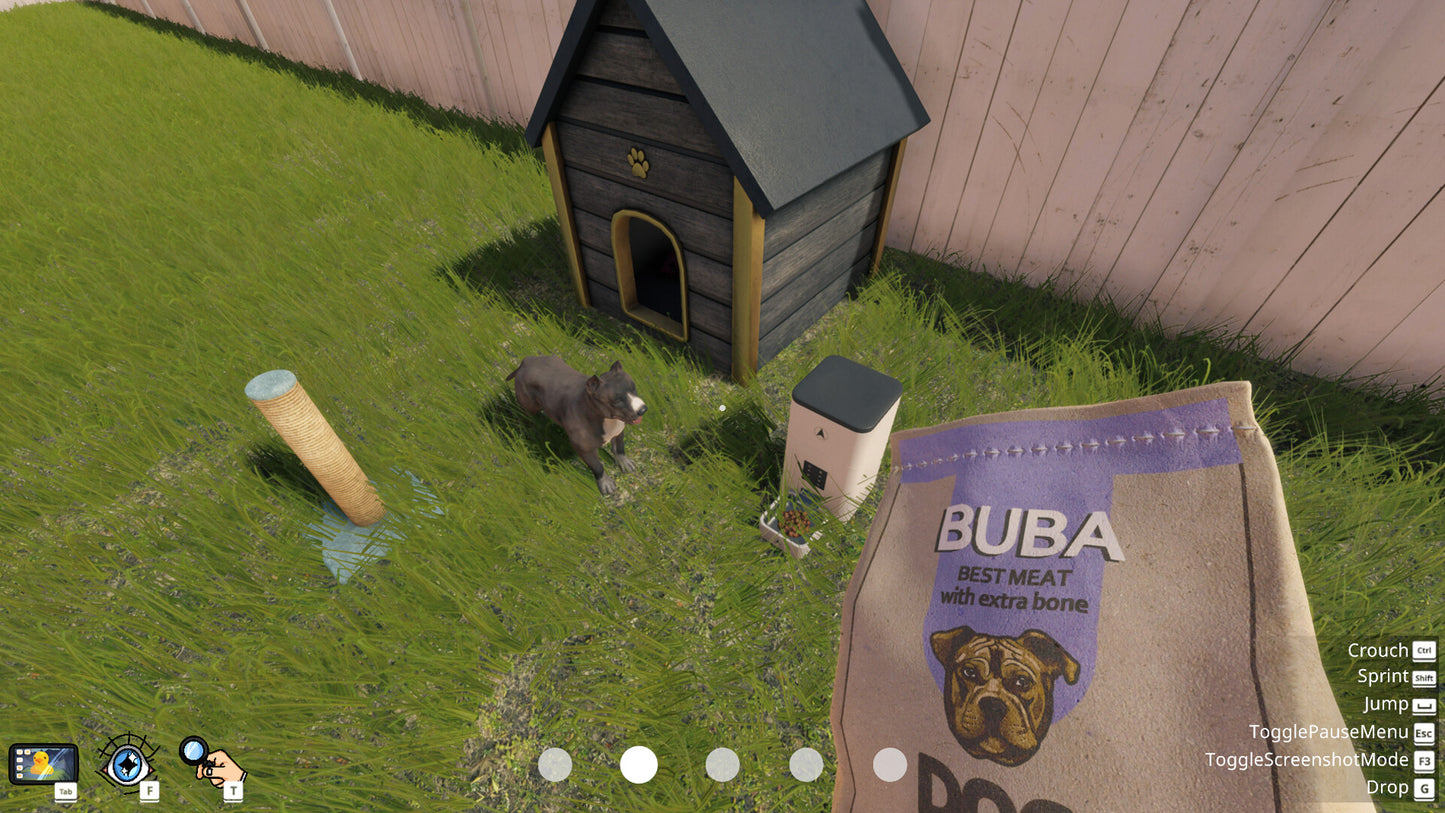Activate the eye vision icon

click(127, 763)
